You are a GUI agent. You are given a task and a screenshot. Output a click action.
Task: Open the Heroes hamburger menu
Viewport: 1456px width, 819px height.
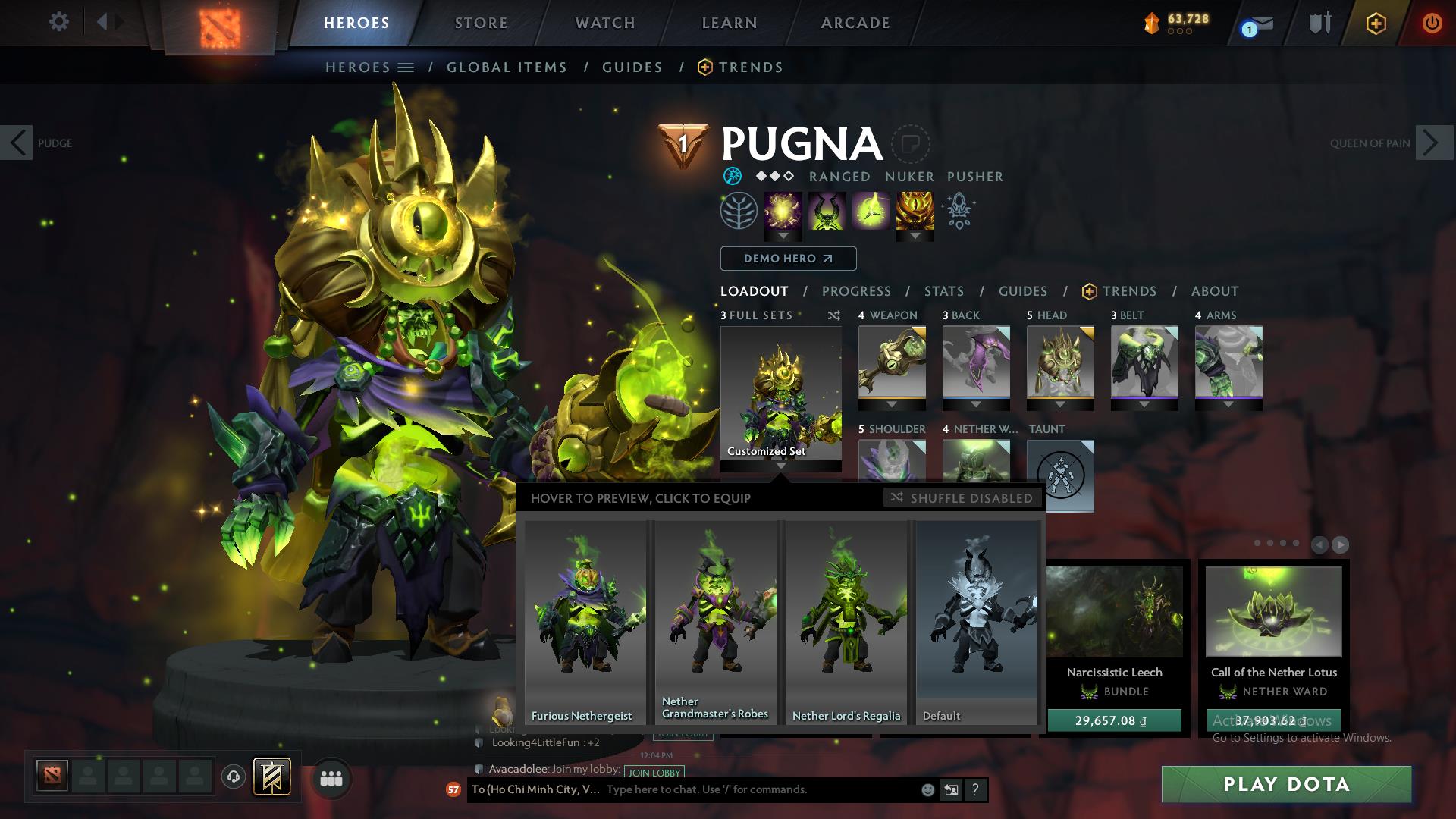click(x=406, y=67)
